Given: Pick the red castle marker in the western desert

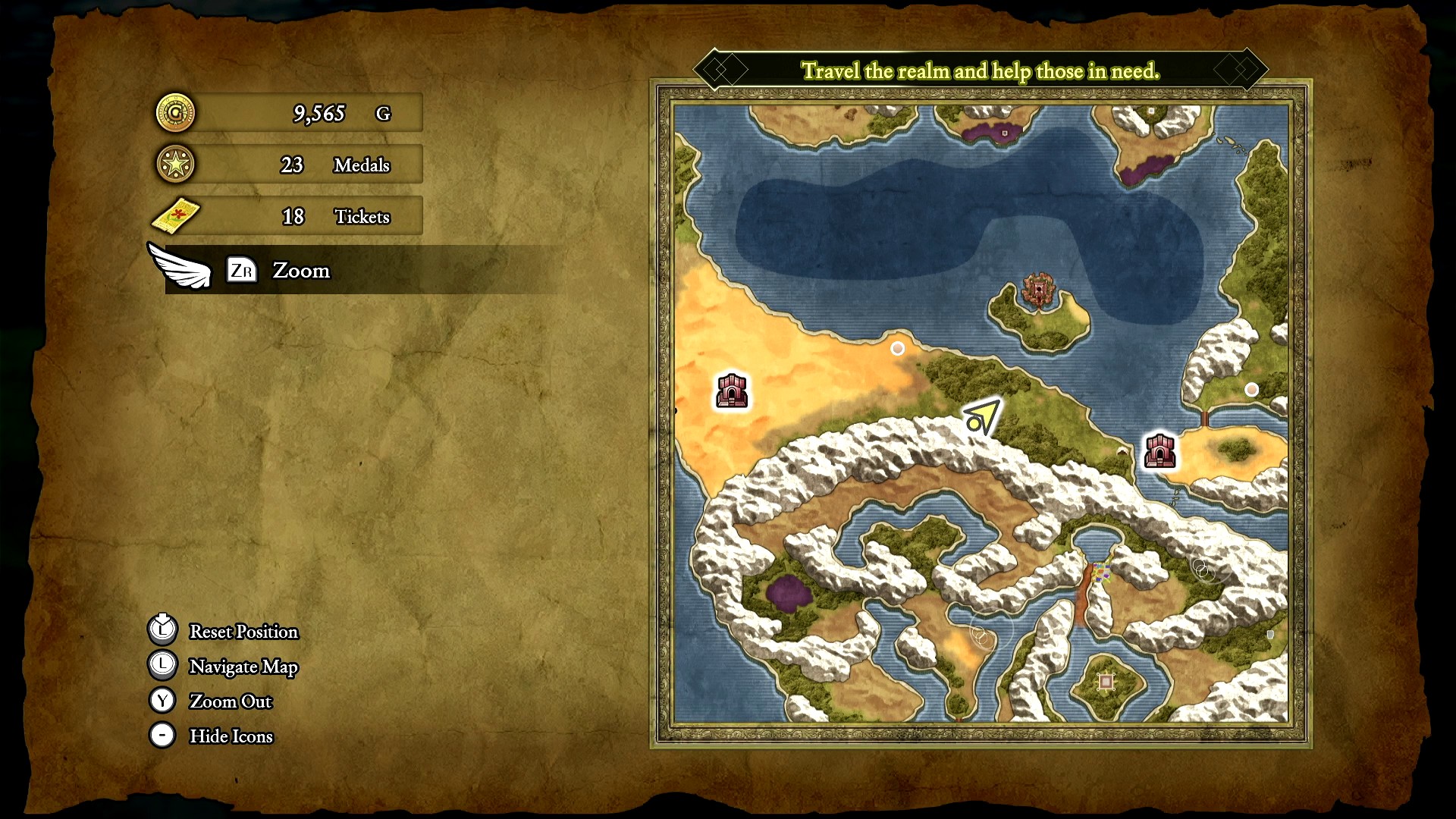Looking at the screenshot, I should pyautogui.click(x=732, y=391).
